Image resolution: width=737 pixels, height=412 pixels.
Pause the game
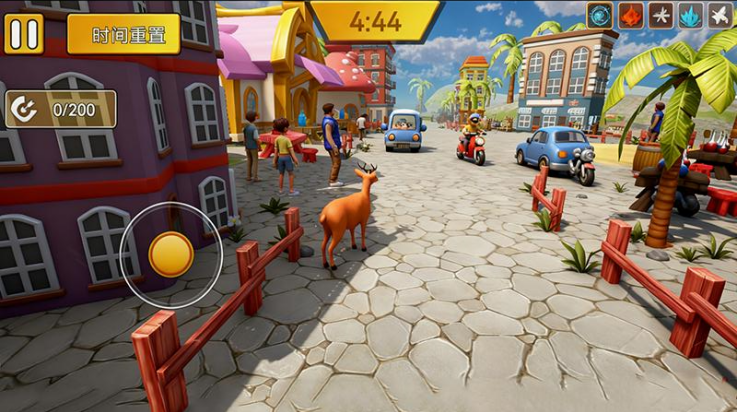pyautogui.click(x=24, y=33)
